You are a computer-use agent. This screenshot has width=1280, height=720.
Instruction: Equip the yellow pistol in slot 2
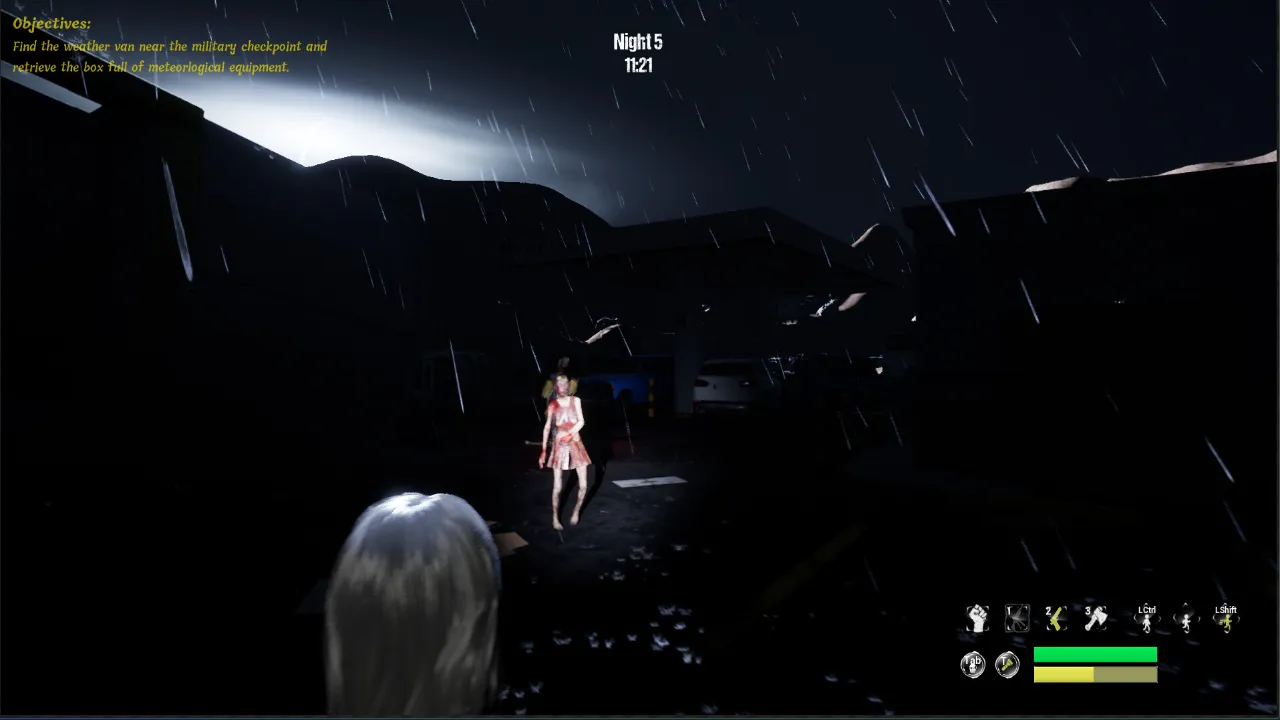tap(1056, 619)
